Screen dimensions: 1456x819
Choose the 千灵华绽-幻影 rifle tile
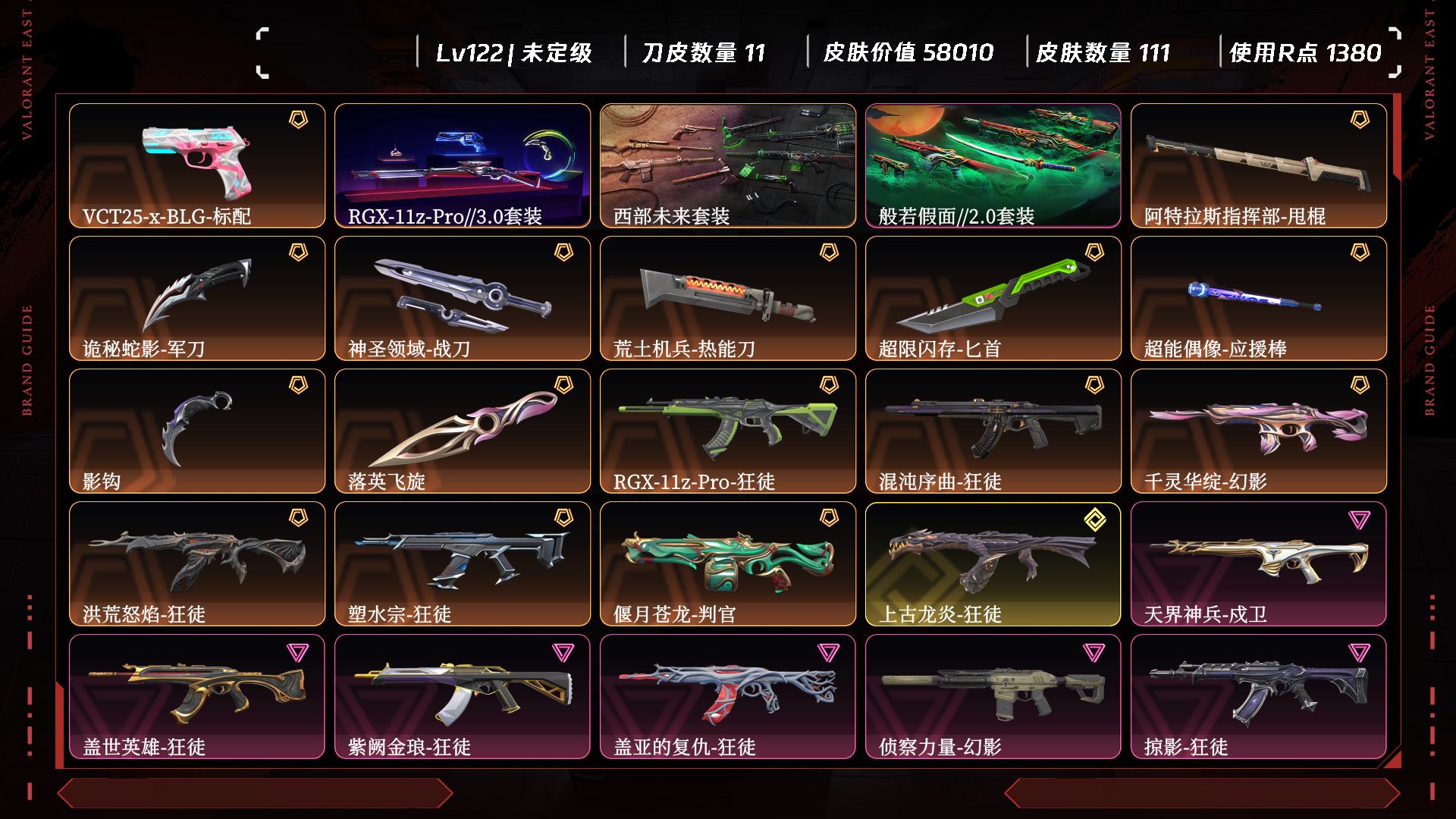tap(1259, 431)
